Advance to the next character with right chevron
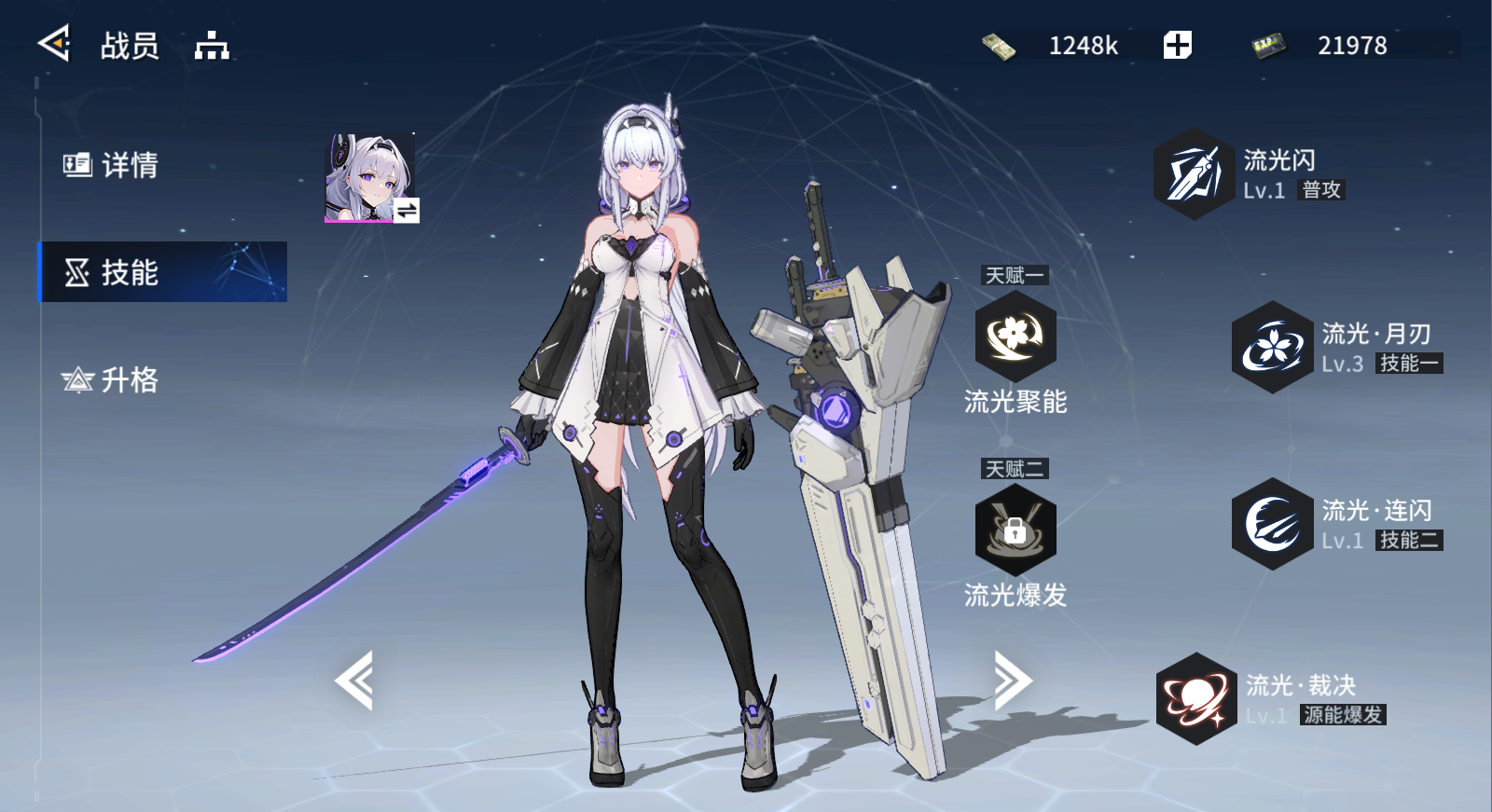The height and width of the screenshot is (812, 1492). pyautogui.click(x=1012, y=681)
